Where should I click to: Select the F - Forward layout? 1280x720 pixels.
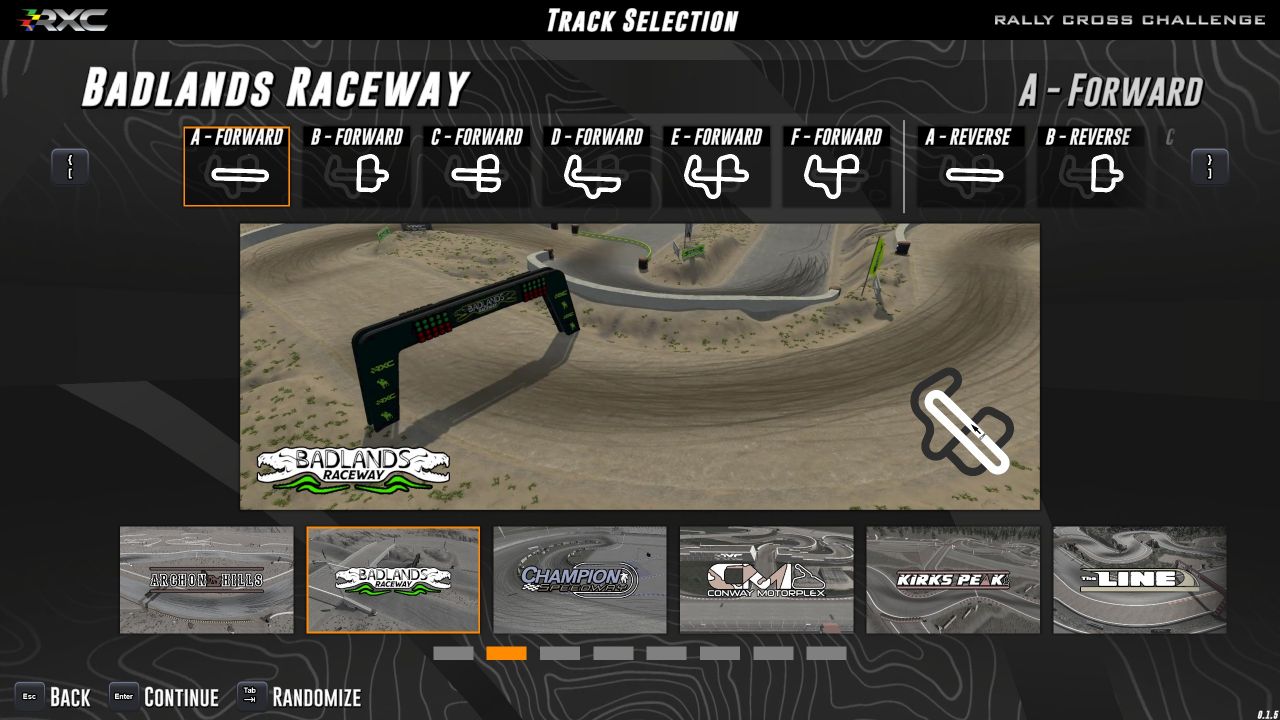click(x=837, y=167)
